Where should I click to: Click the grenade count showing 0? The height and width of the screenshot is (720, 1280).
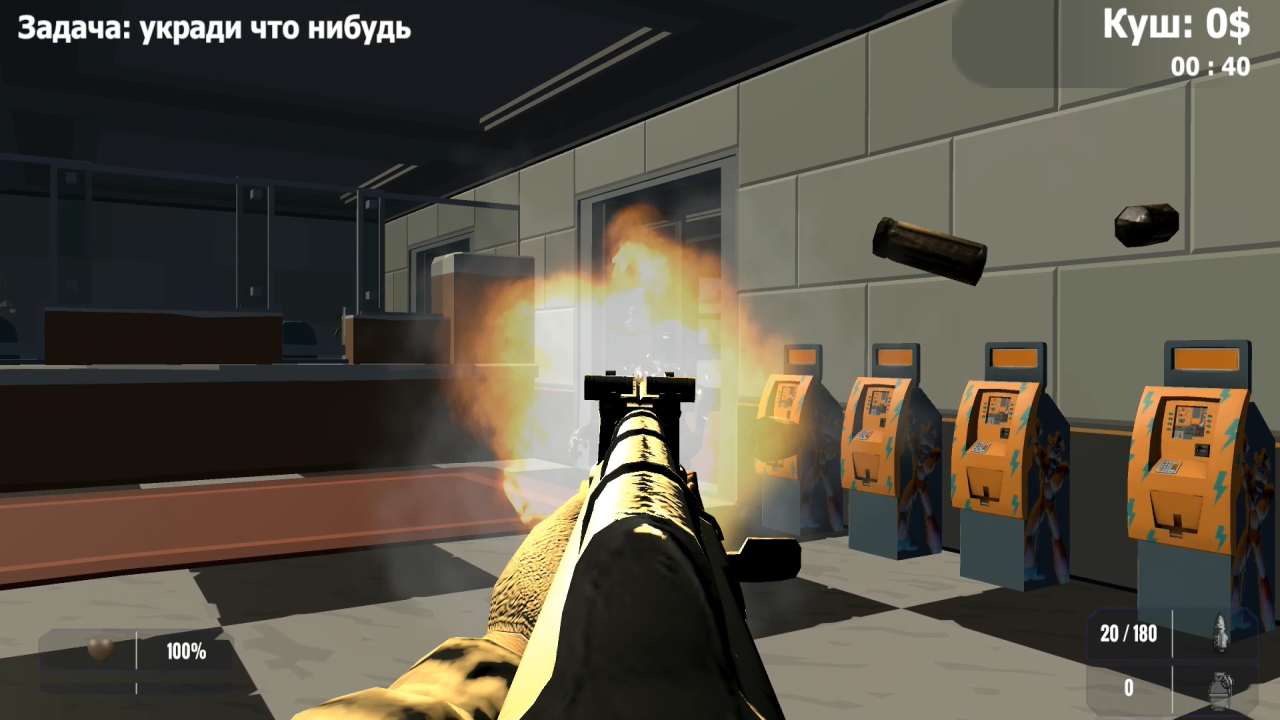point(1128,685)
